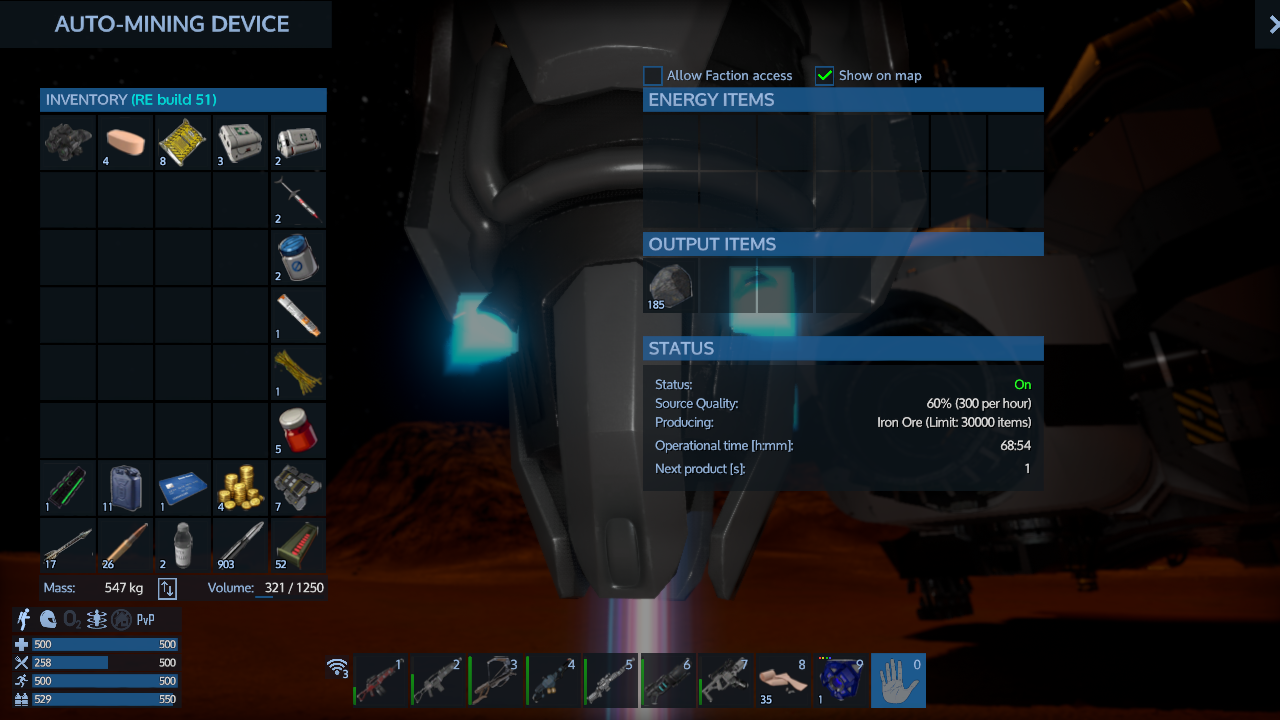Viewport: 1280px width, 720px height.
Task: Select the syringe injection item
Action: point(298,199)
